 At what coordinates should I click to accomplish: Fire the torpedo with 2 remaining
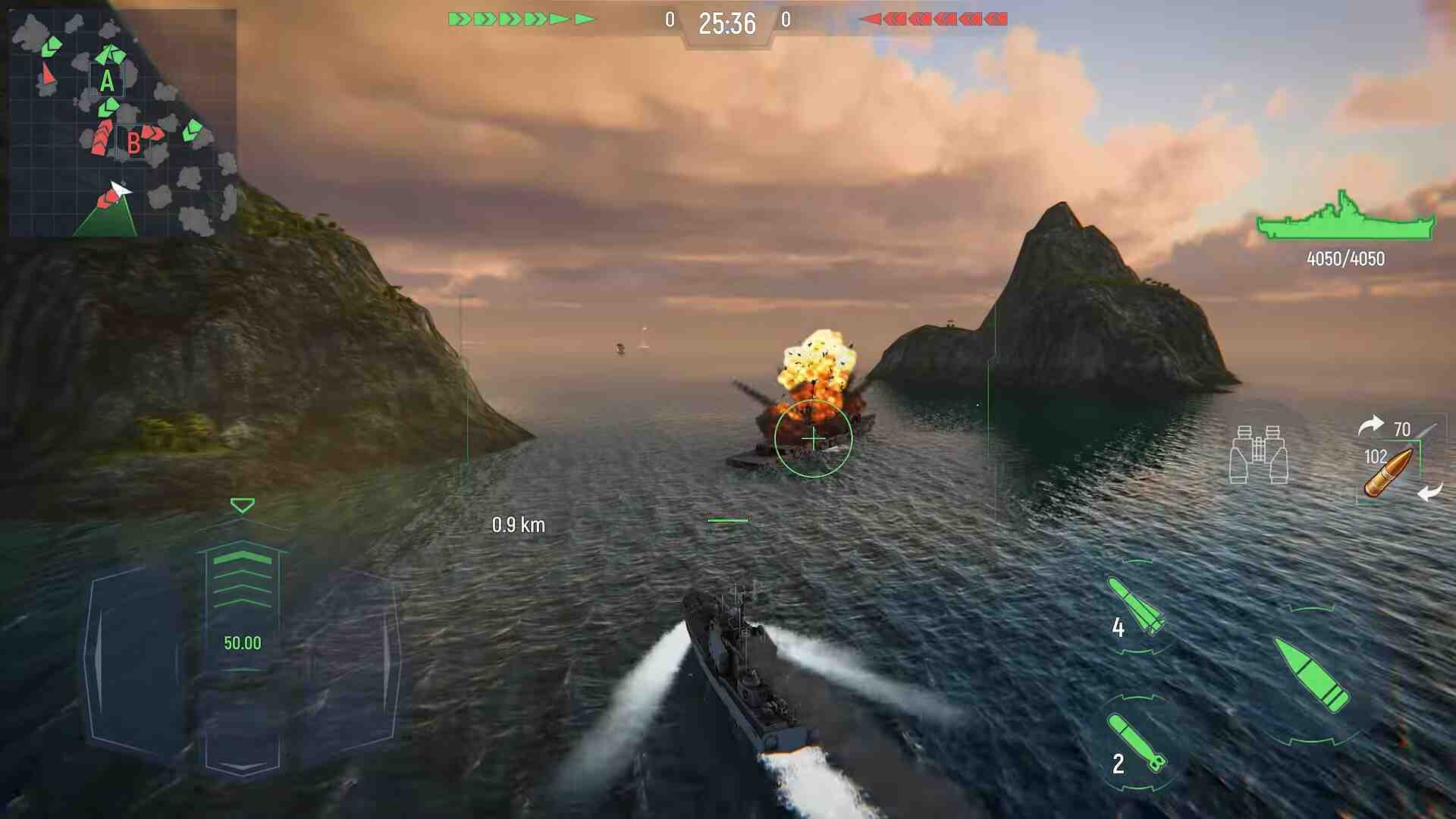pyautogui.click(x=1135, y=743)
